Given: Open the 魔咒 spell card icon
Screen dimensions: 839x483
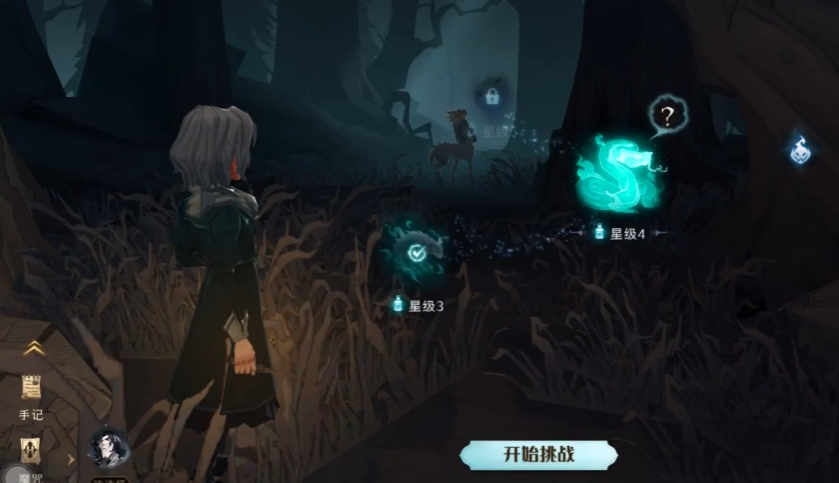Looking at the screenshot, I should [x=31, y=453].
